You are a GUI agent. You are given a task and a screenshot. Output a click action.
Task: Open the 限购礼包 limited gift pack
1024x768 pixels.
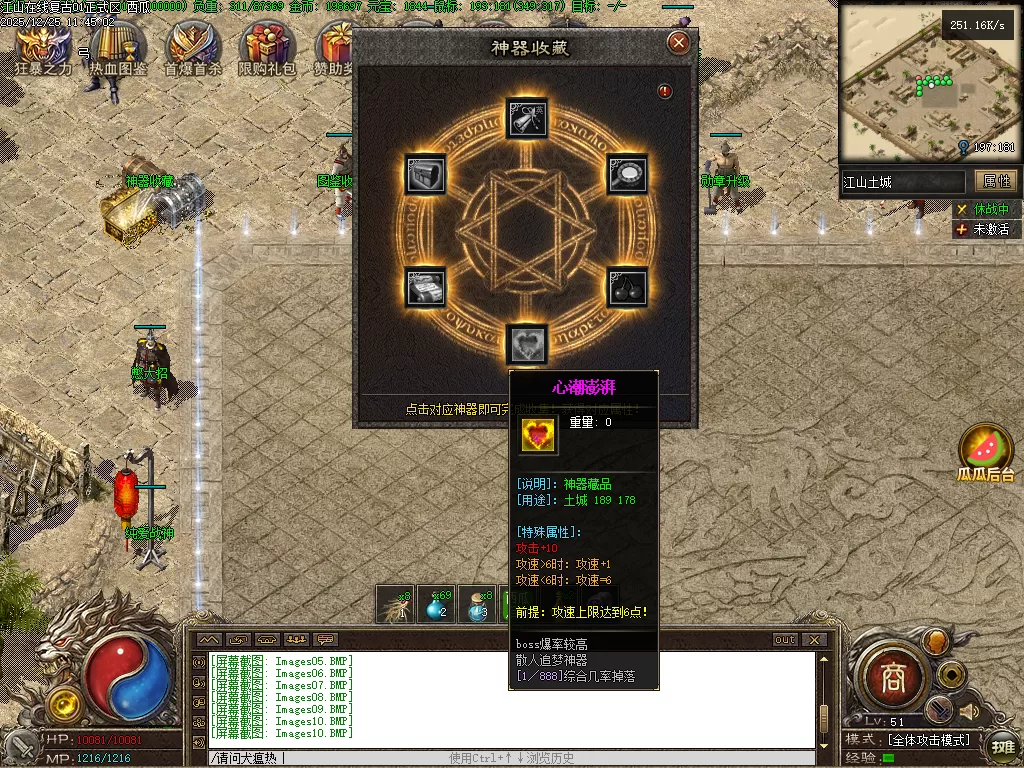tap(267, 48)
